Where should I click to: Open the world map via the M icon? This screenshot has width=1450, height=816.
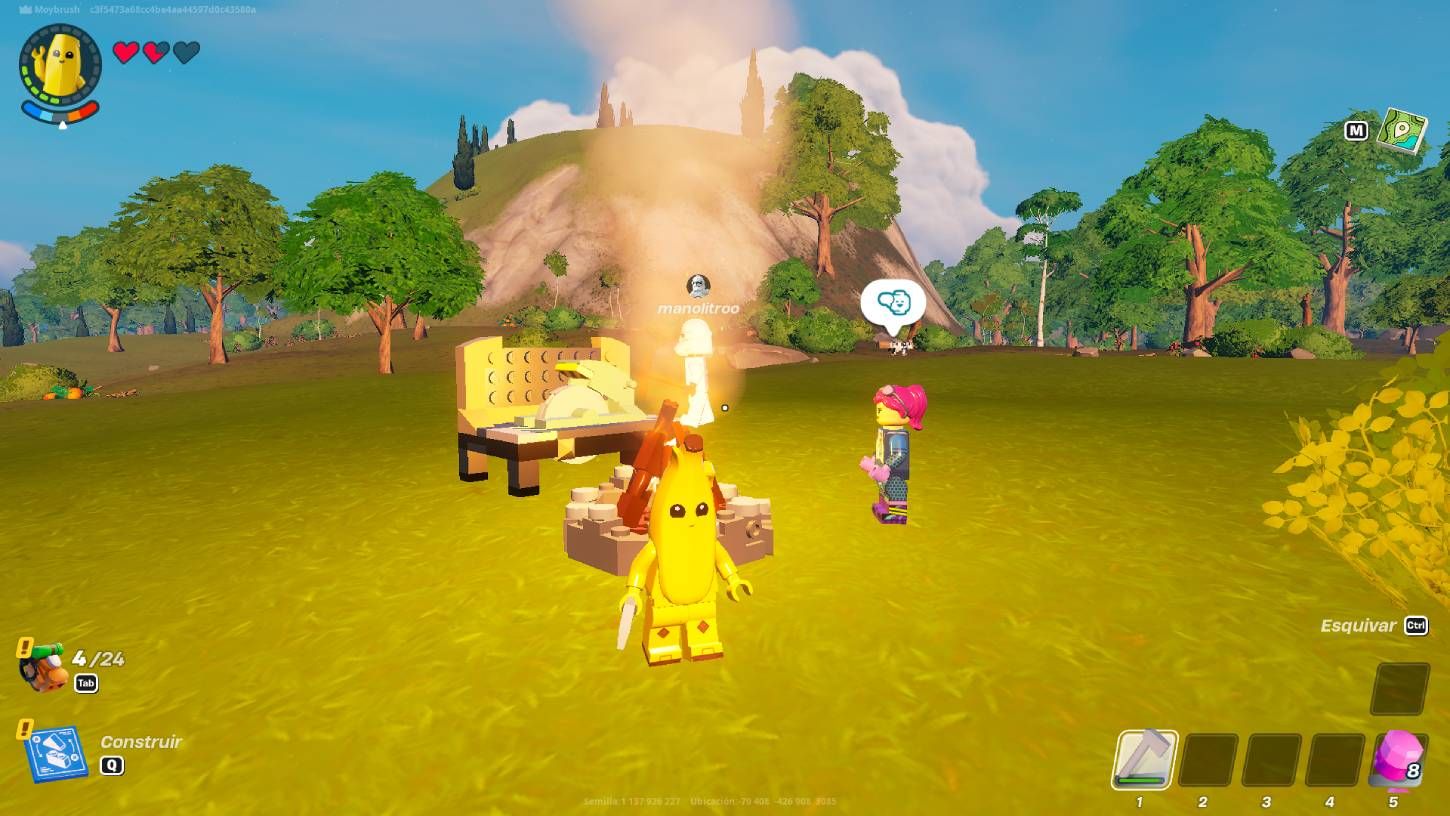[x=1354, y=130]
